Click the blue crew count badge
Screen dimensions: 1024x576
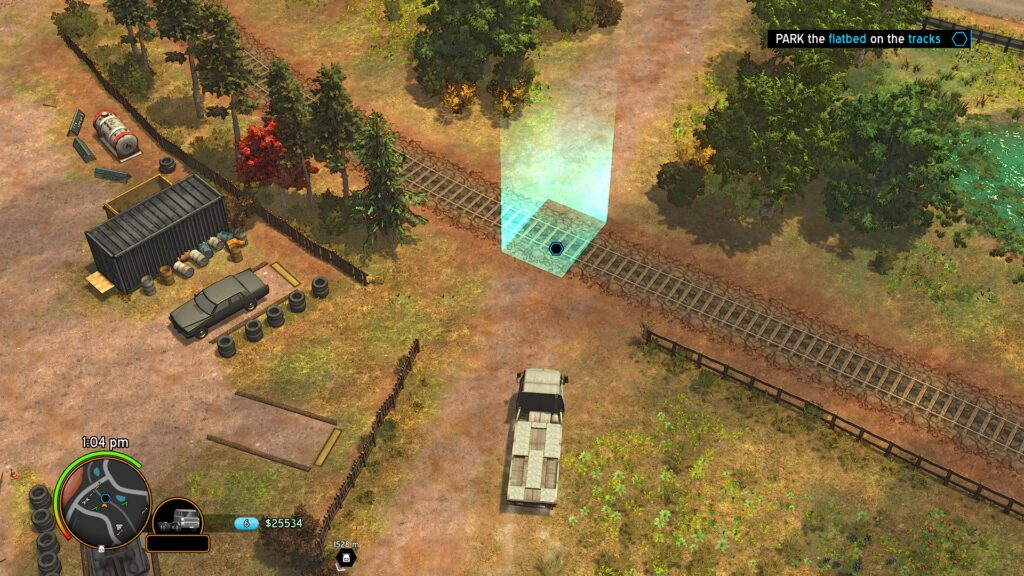pyautogui.click(x=246, y=523)
